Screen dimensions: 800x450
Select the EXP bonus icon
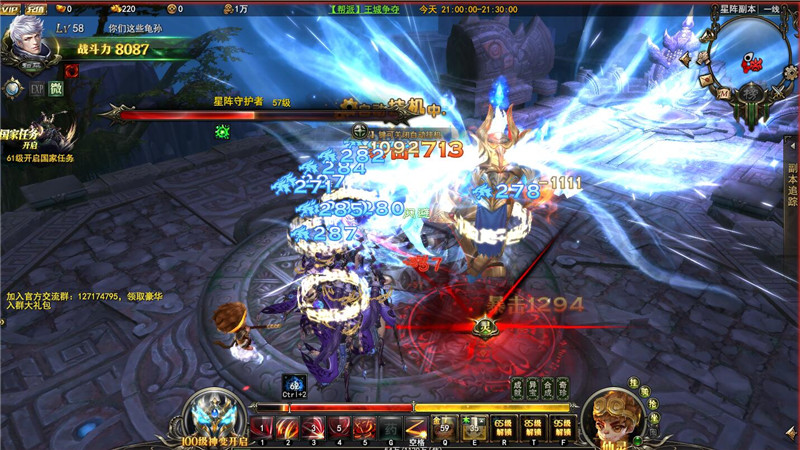36,89
